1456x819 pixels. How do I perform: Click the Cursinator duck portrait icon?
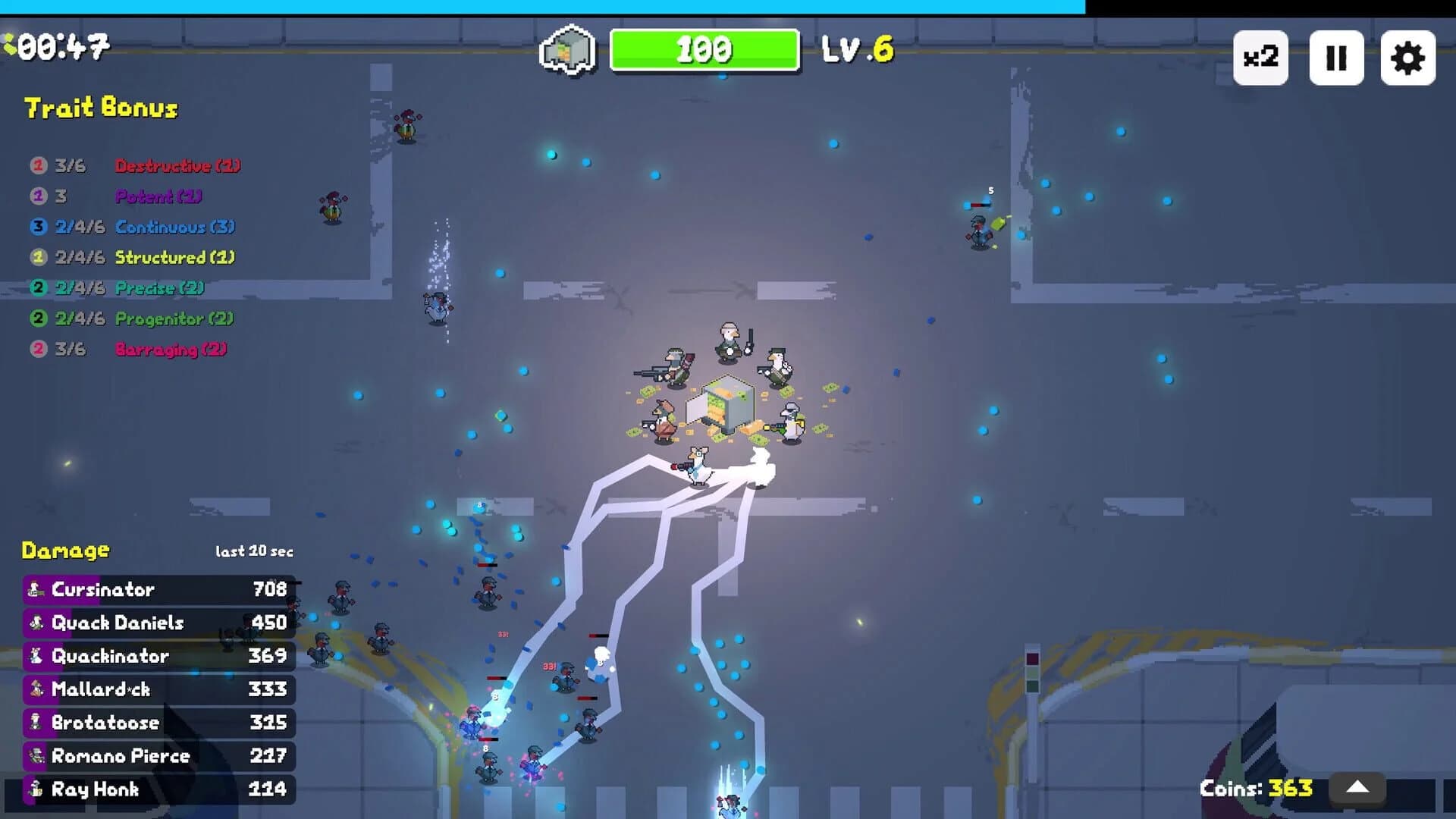click(x=33, y=589)
